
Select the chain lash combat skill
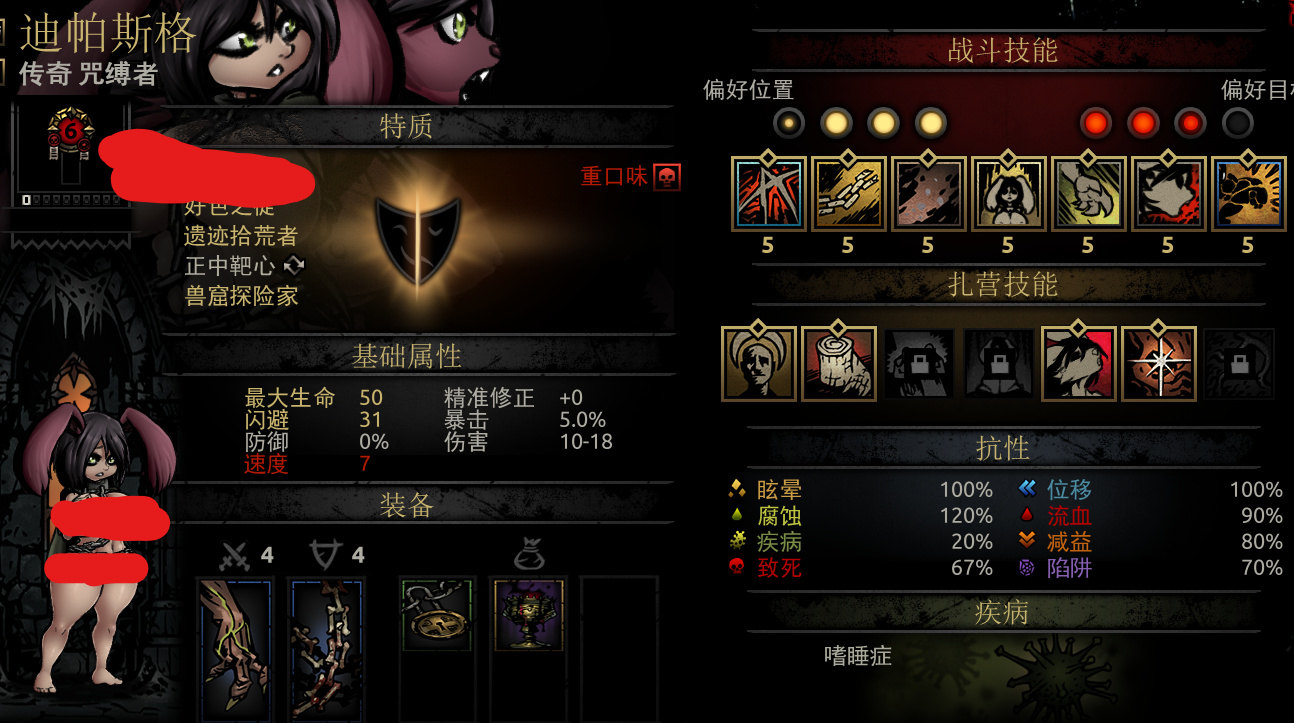click(848, 194)
